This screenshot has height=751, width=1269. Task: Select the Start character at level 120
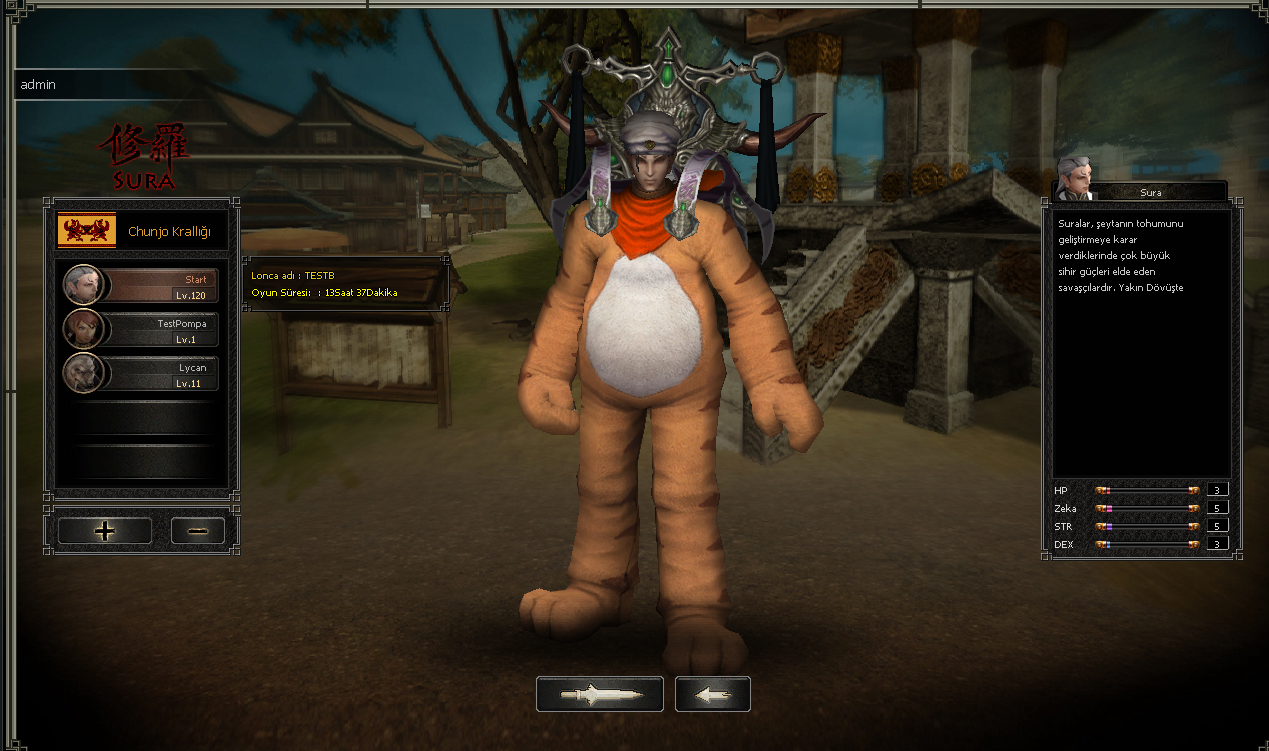pos(141,285)
